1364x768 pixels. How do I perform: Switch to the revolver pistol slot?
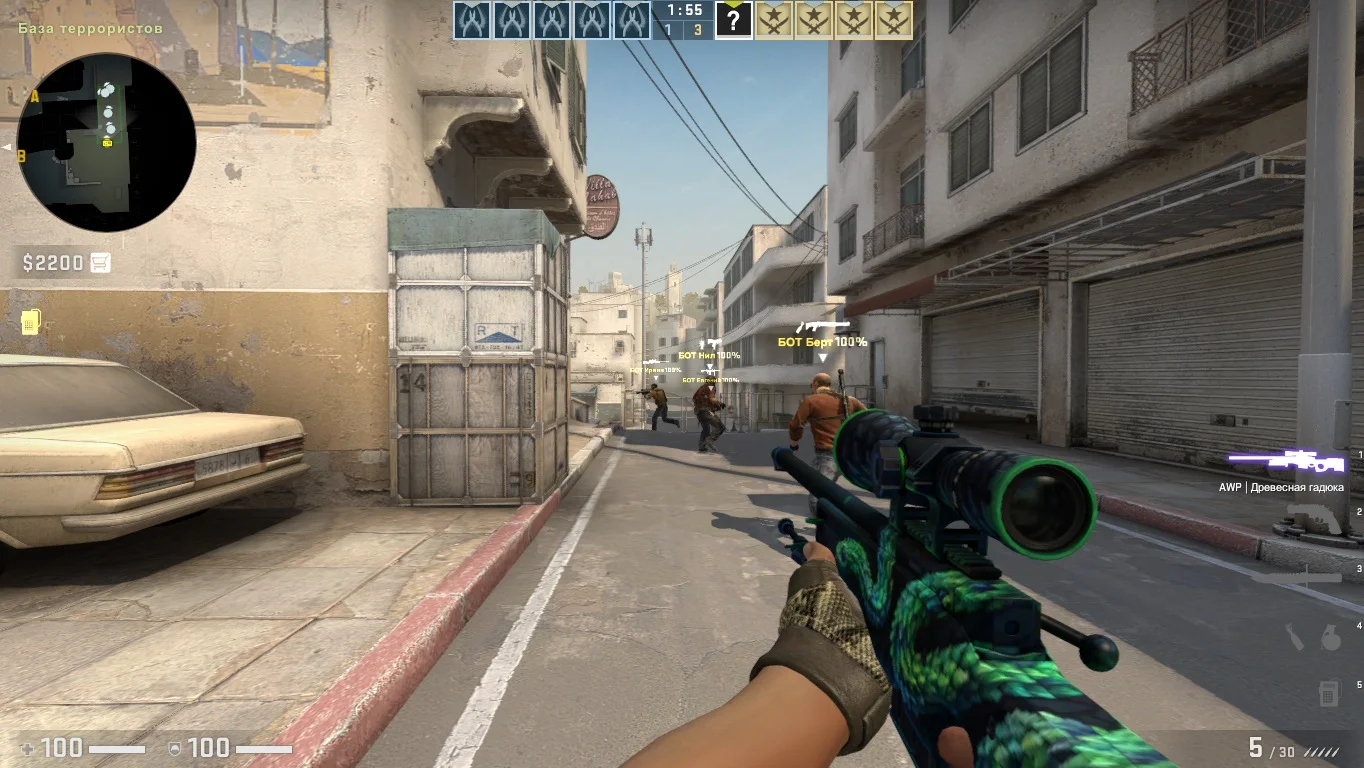pos(1312,520)
